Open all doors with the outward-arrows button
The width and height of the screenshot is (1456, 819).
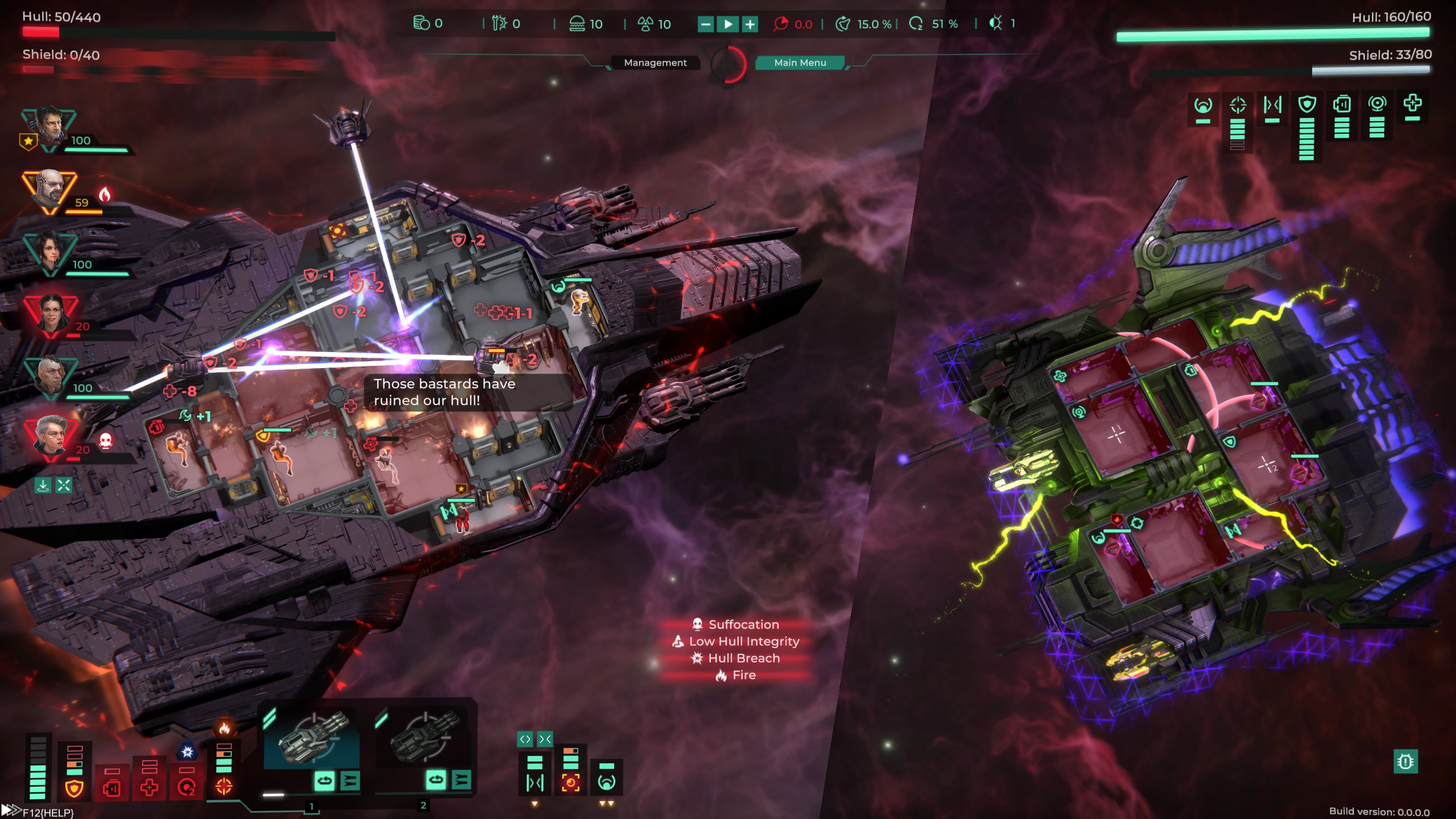[524, 739]
